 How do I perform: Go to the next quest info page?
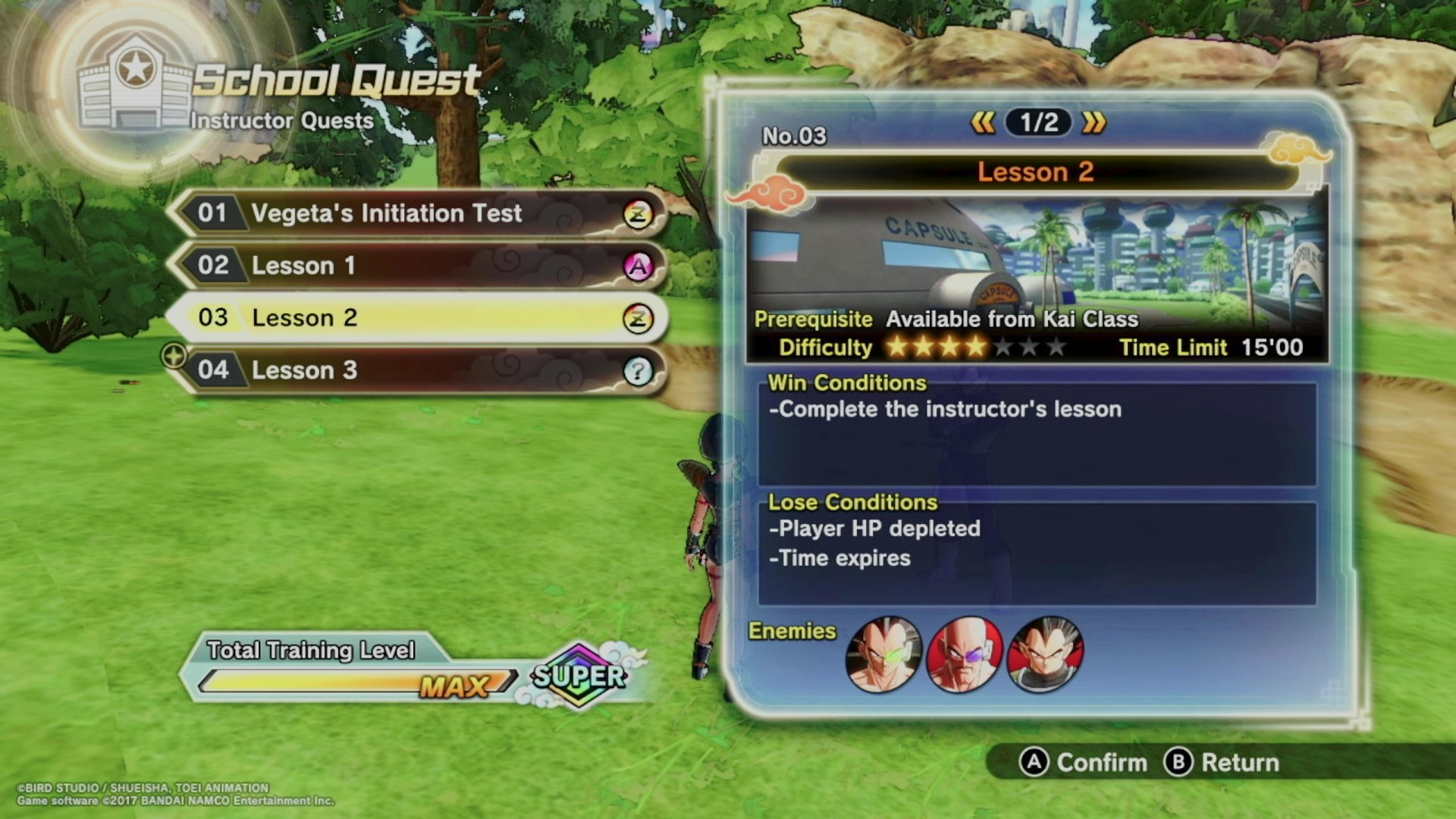pos(1094,123)
